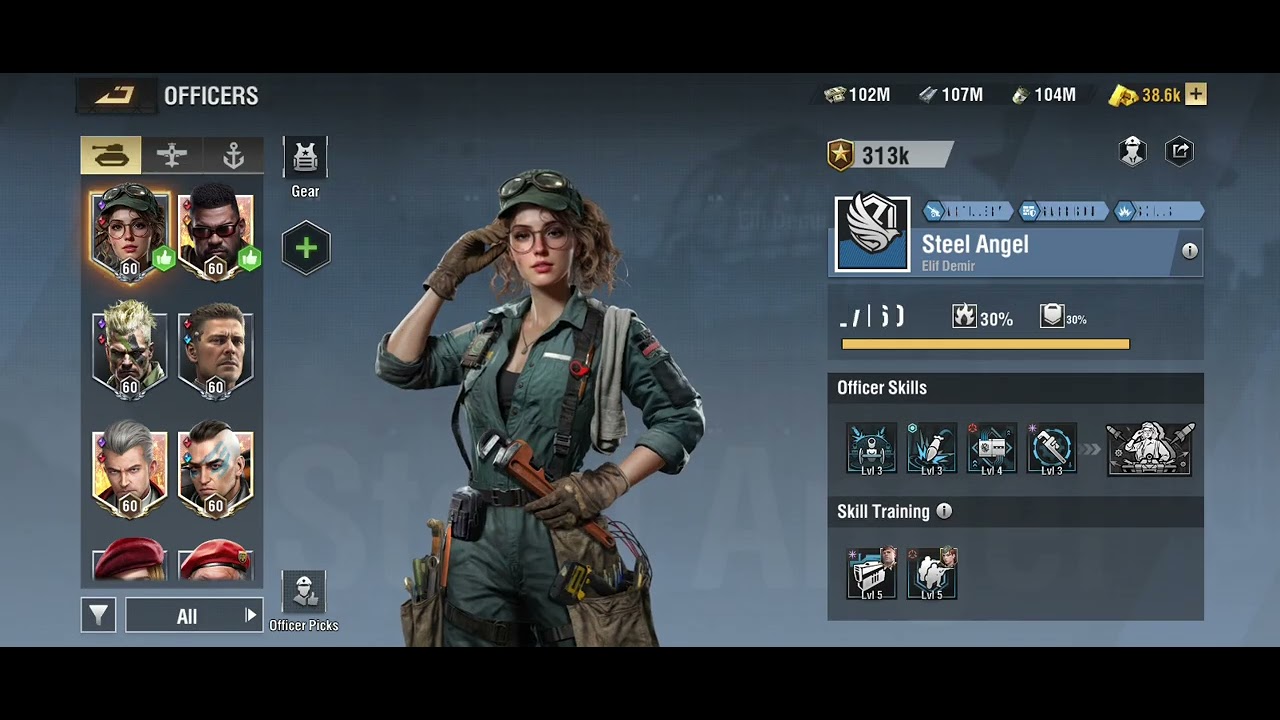Select the officer with blue face paint

click(215, 470)
